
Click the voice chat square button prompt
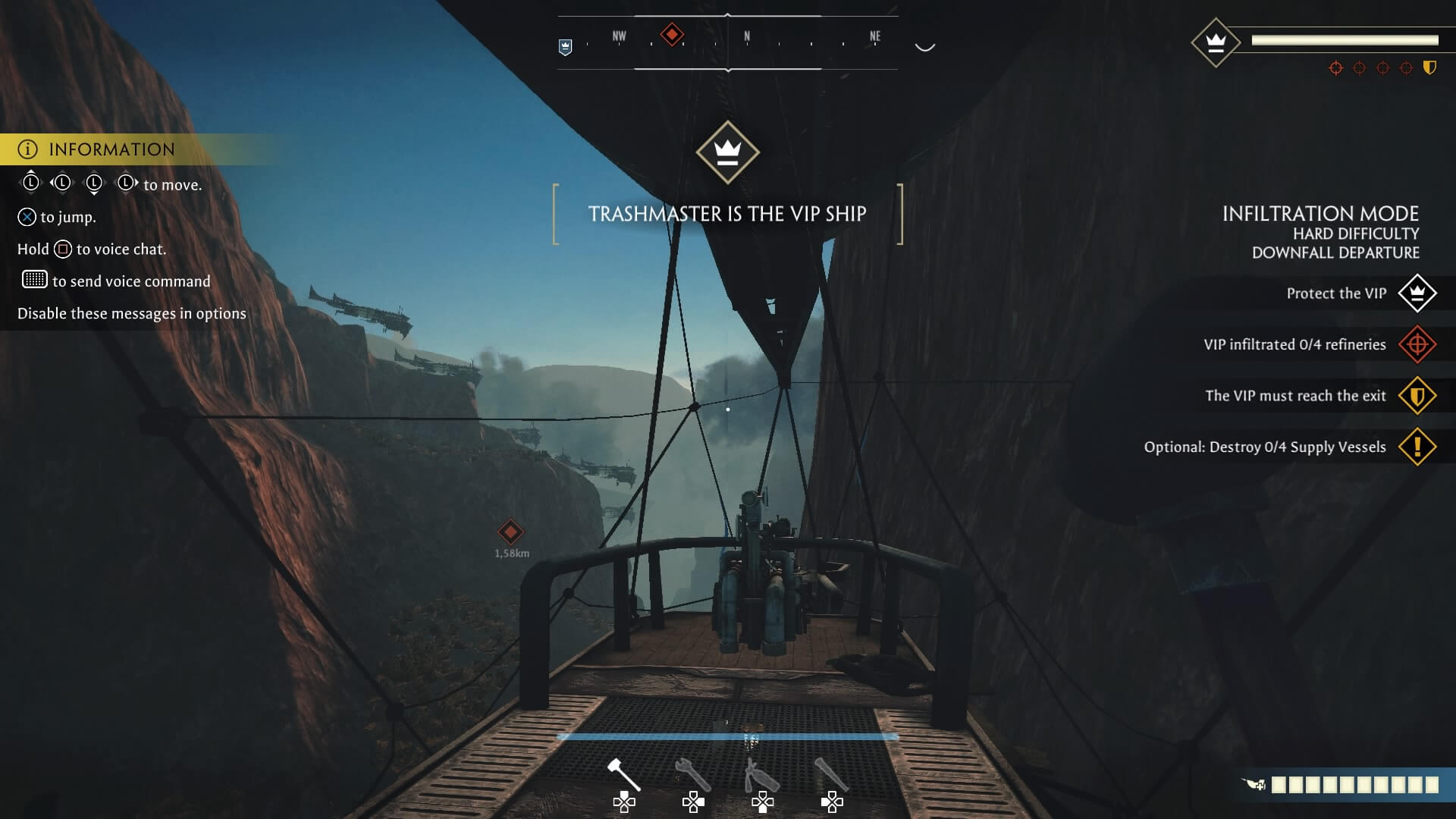(62, 248)
